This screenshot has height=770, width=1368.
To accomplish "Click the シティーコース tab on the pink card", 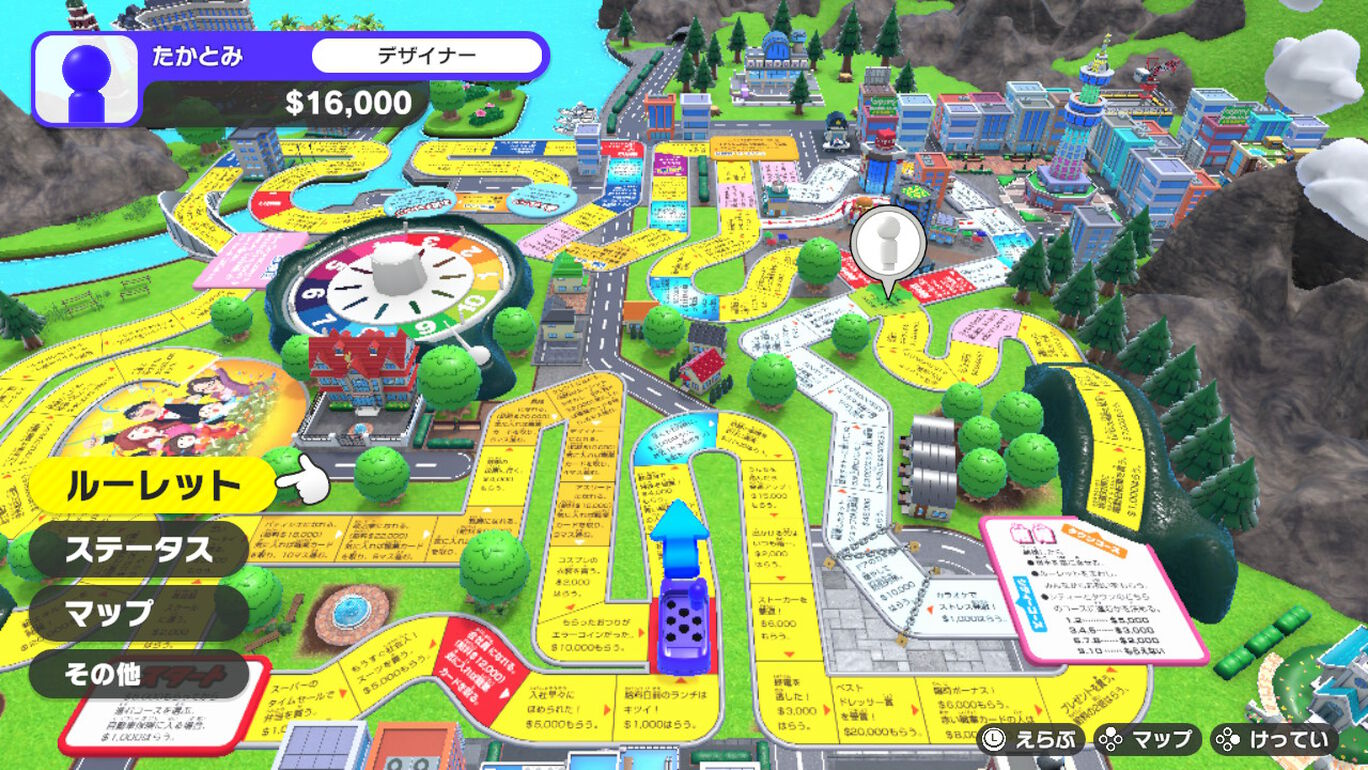I will [1028, 604].
